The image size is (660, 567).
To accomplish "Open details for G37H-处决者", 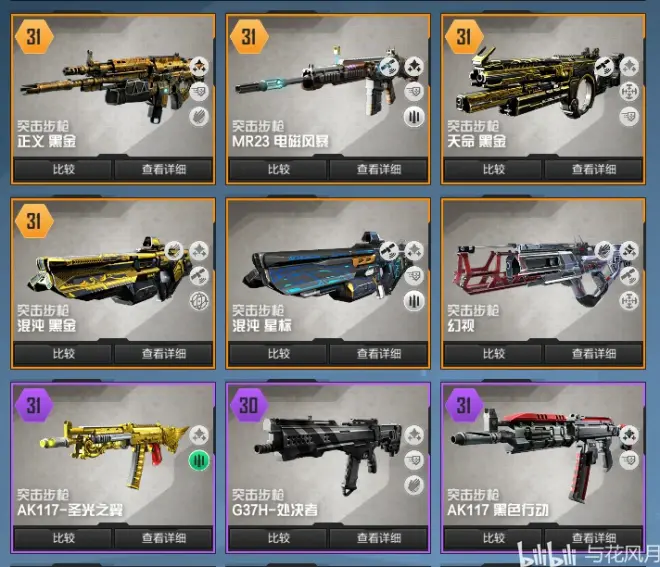I will (x=379, y=538).
